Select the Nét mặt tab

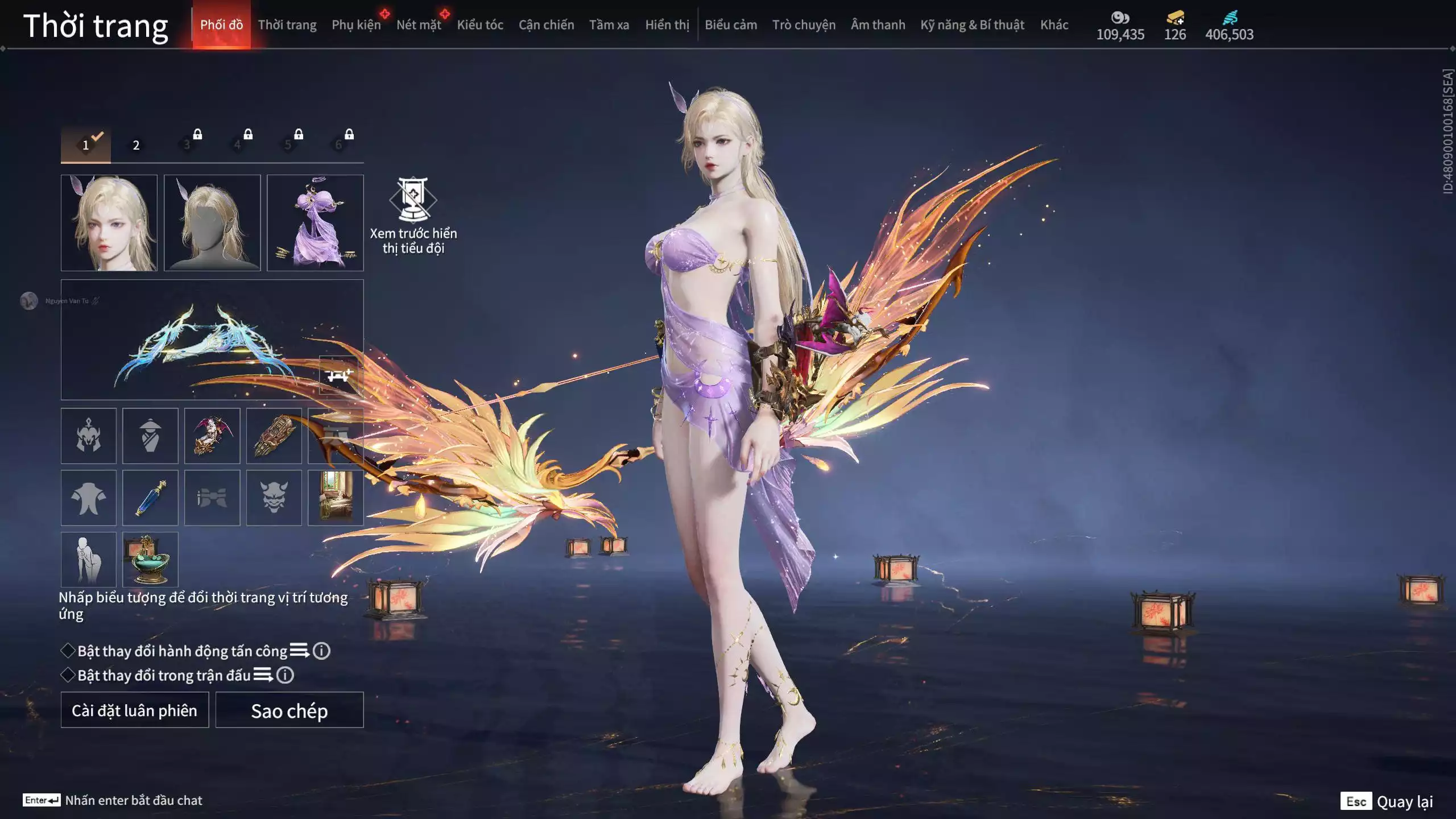[419, 25]
